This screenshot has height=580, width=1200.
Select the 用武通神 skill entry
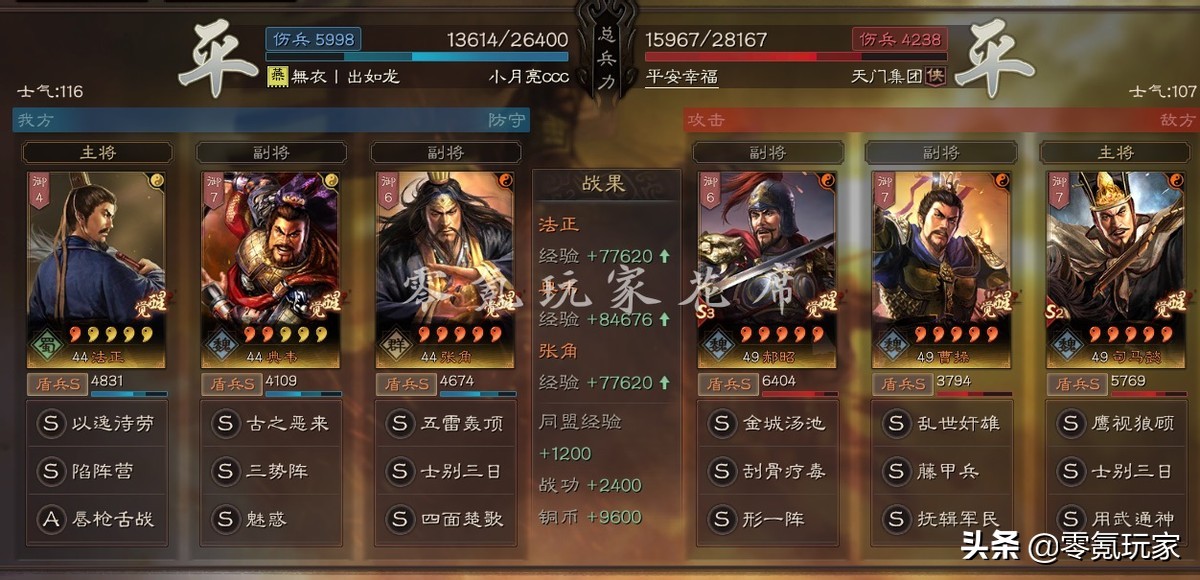1116,519
